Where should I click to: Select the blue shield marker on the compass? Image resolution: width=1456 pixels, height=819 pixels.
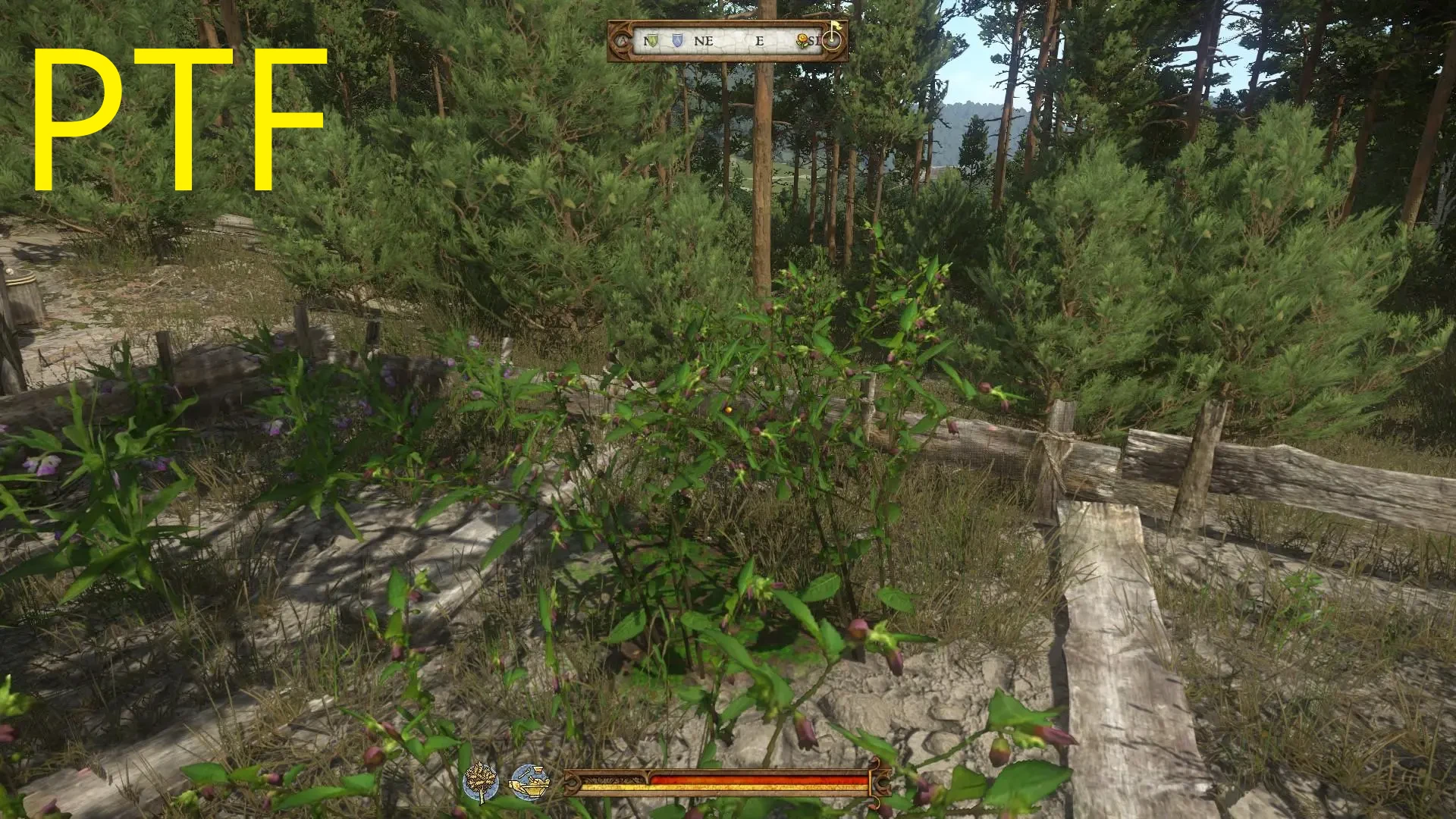[x=677, y=41]
